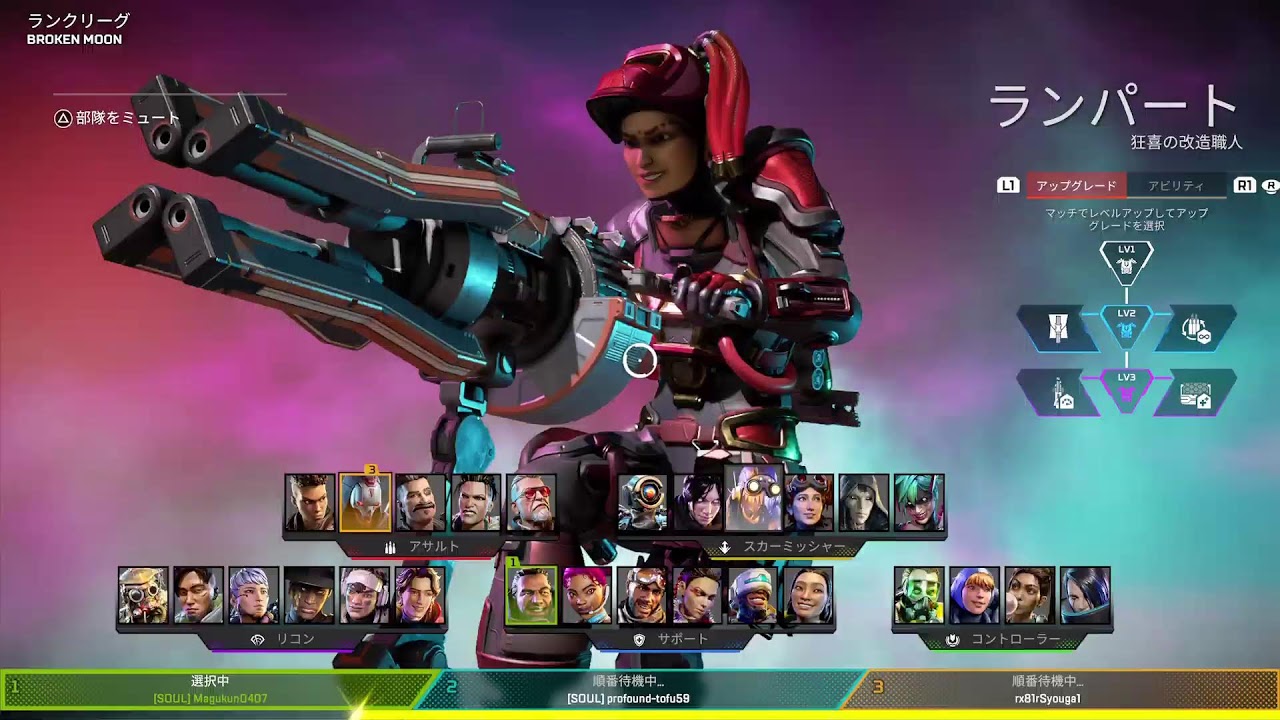Switch to the アビリティ tab
The height and width of the screenshot is (720, 1280).
coord(1176,186)
